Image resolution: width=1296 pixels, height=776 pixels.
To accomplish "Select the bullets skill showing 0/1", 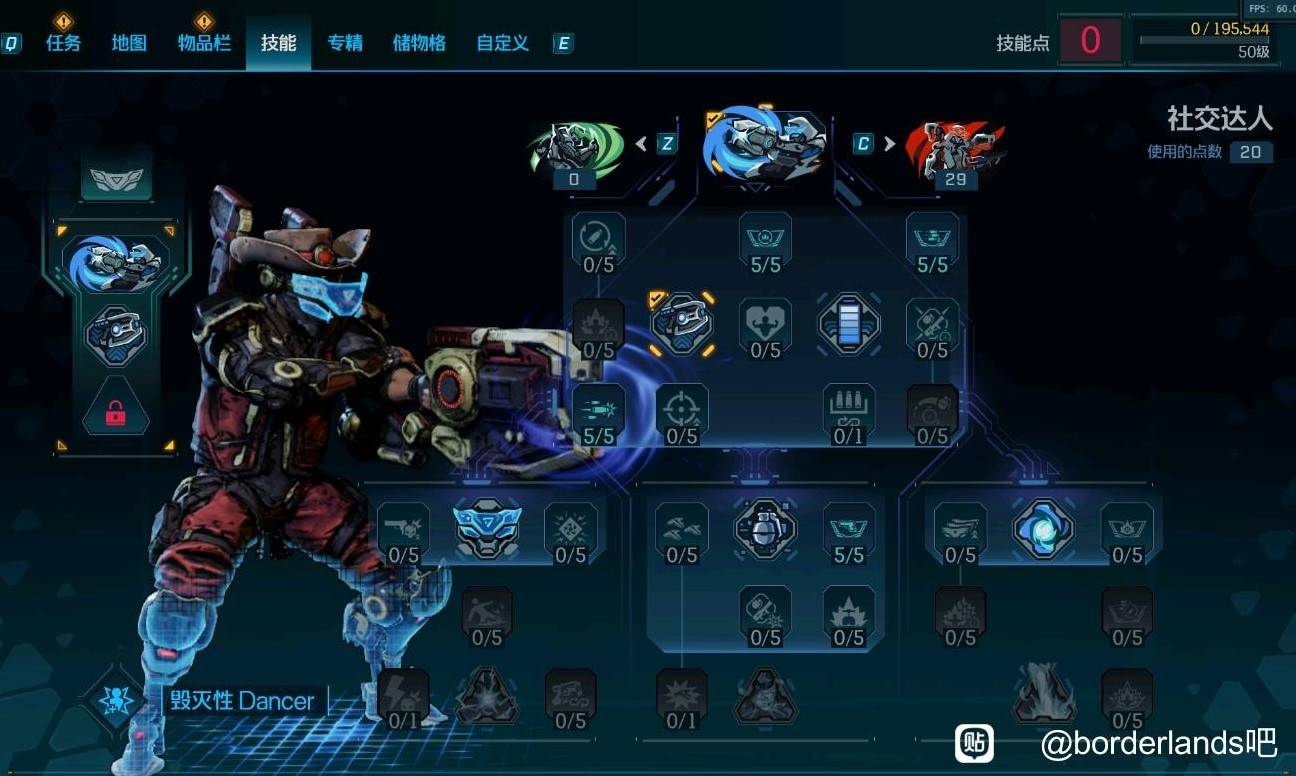I will (x=849, y=411).
